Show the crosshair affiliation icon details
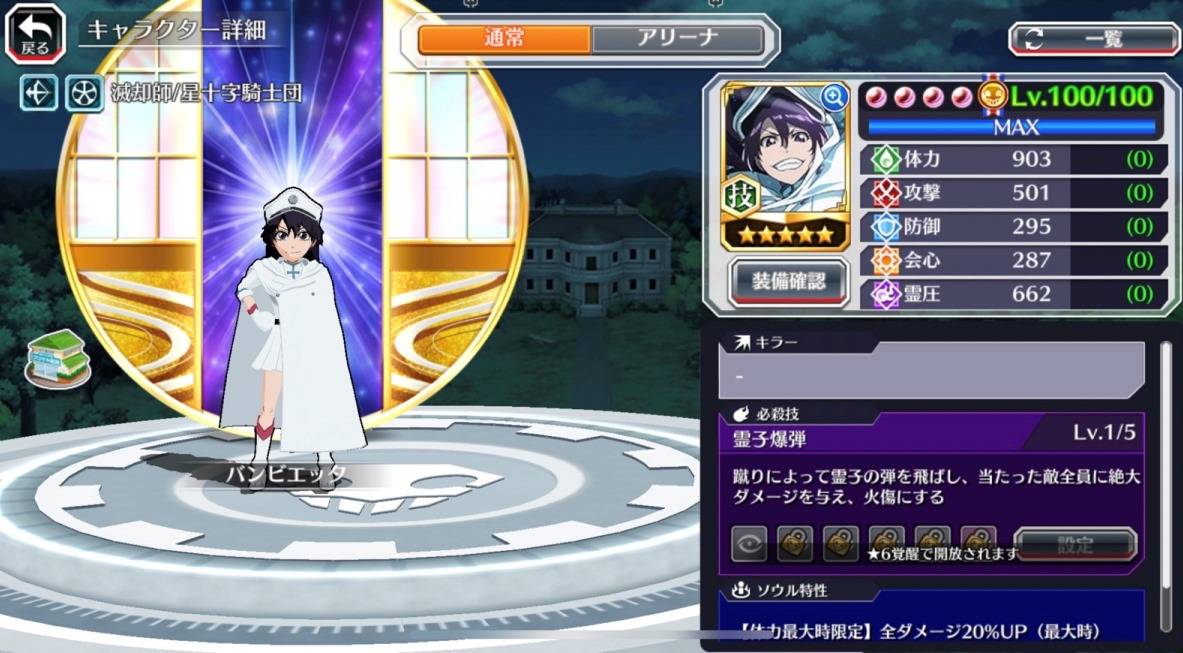 click(x=40, y=94)
